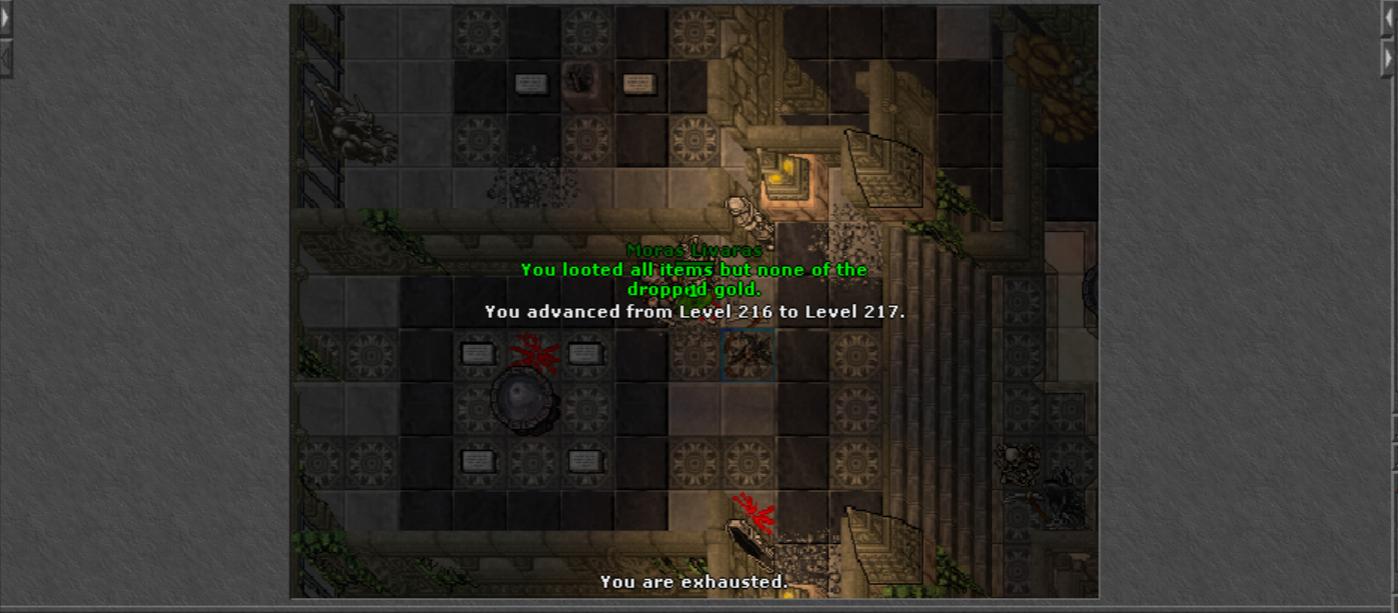
Task: Click the white arrow button on the left sidebar edge
Action: click(5, 19)
